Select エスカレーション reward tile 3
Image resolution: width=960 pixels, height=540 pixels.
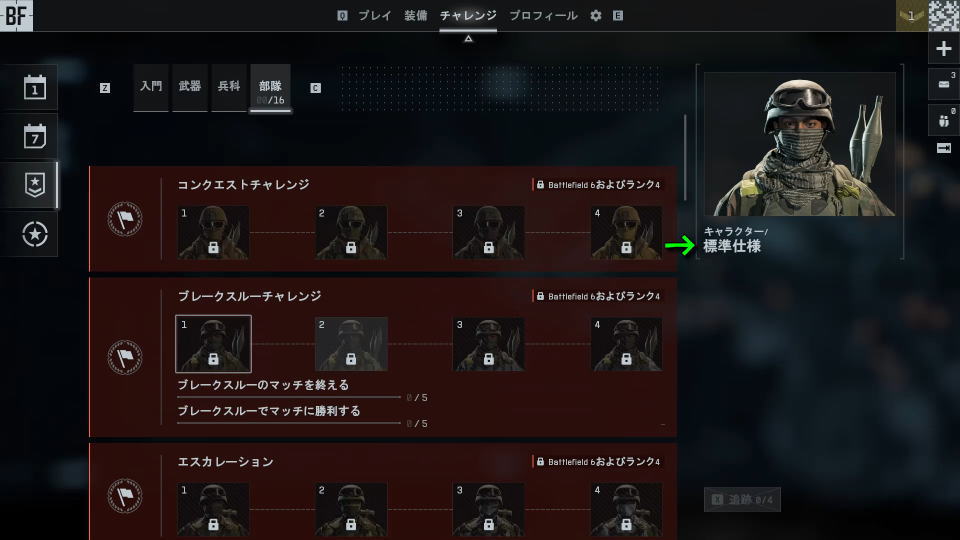(489, 509)
